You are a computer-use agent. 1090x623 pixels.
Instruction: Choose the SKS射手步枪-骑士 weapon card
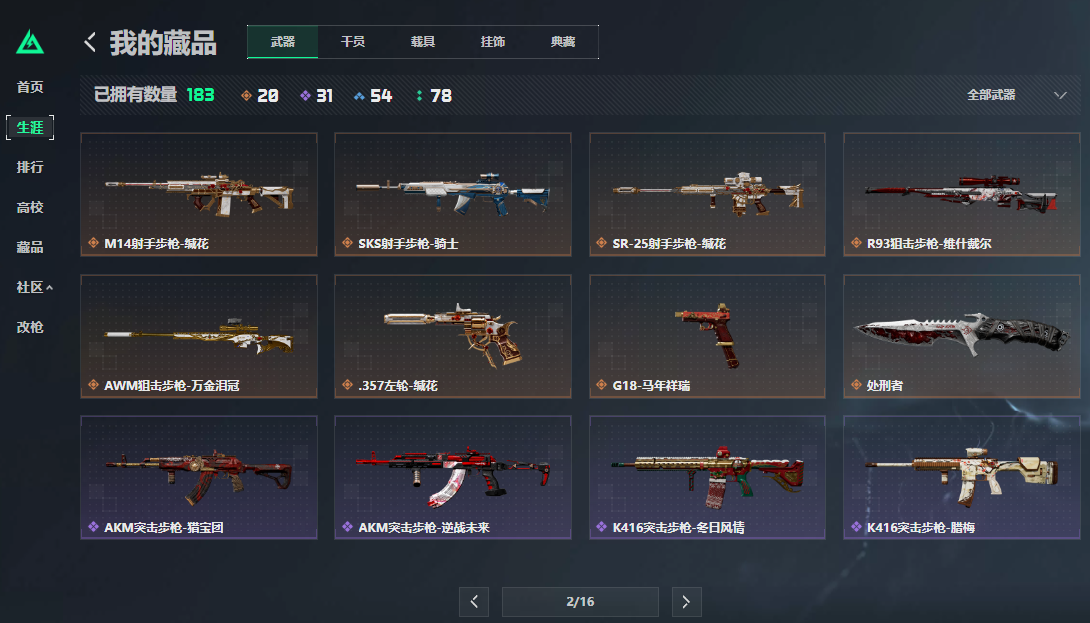tap(453, 194)
